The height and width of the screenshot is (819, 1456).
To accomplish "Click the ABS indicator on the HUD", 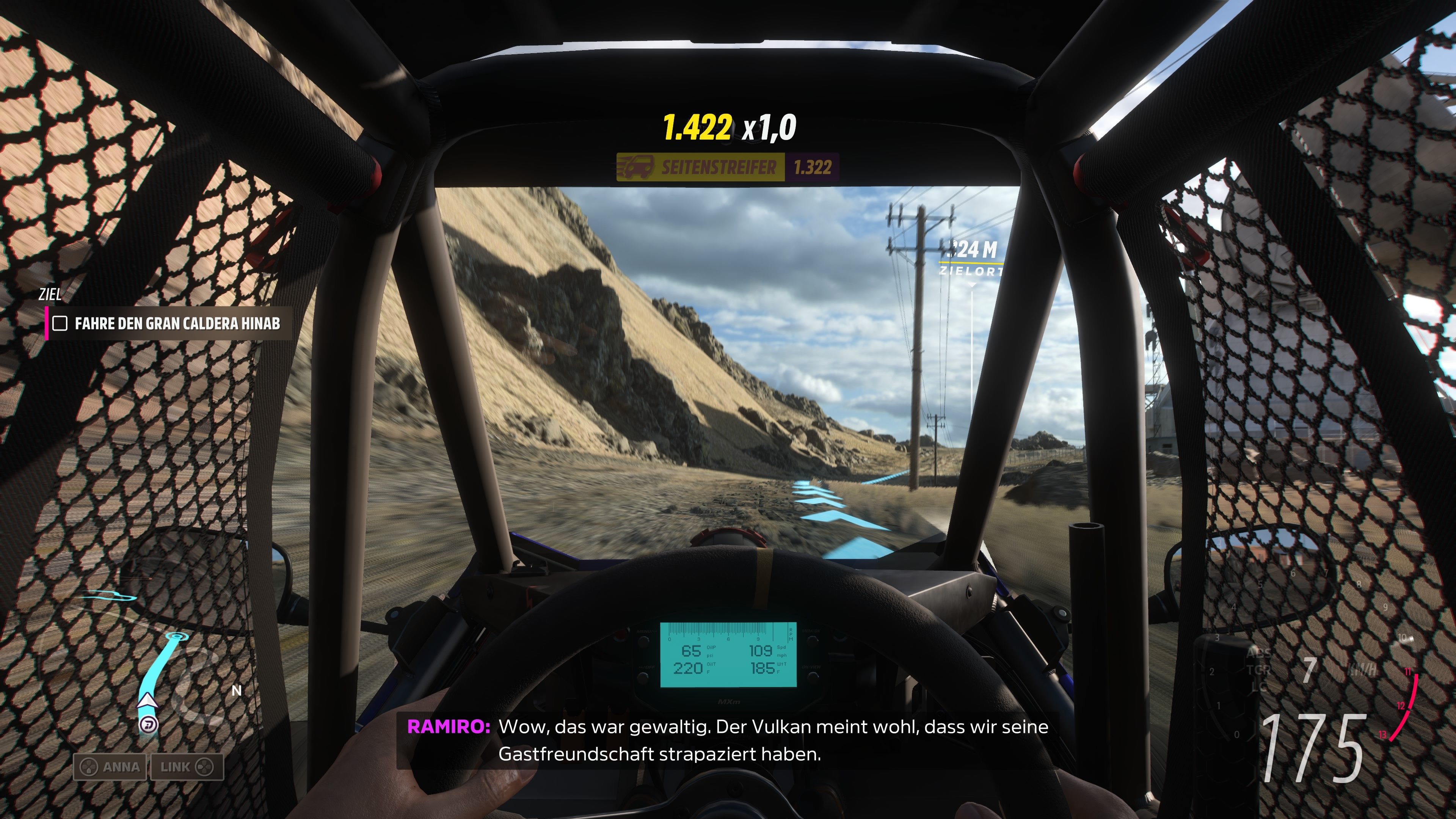I will 1259,654.
